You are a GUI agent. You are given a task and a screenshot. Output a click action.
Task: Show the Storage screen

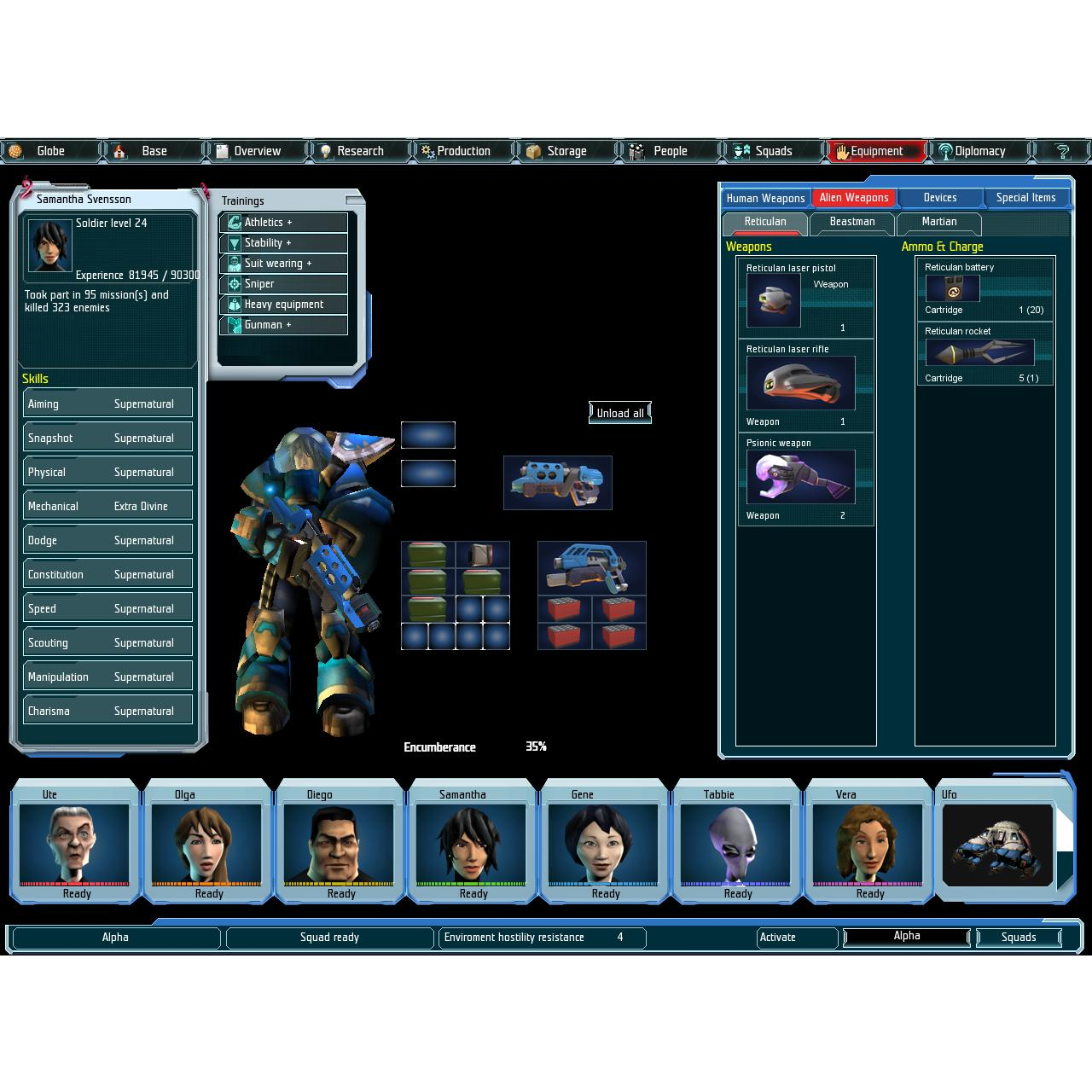point(566,151)
